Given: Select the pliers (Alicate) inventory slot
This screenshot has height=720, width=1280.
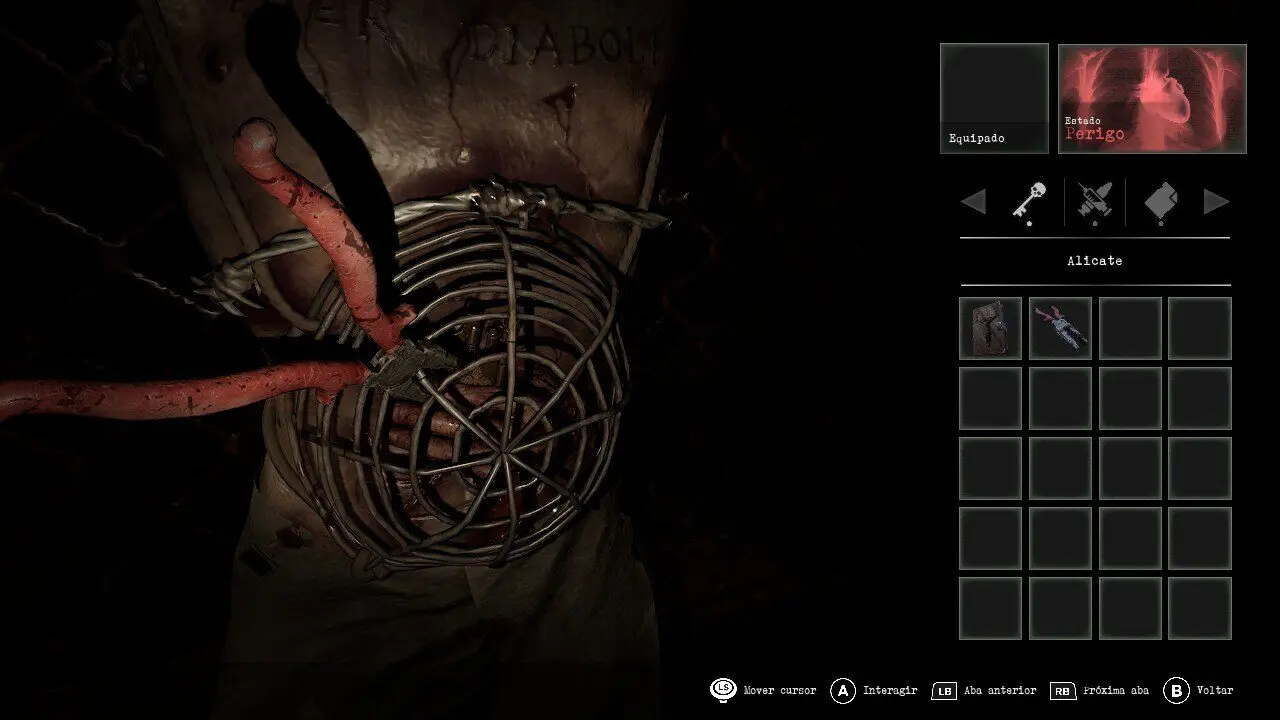Looking at the screenshot, I should click(x=1060, y=328).
